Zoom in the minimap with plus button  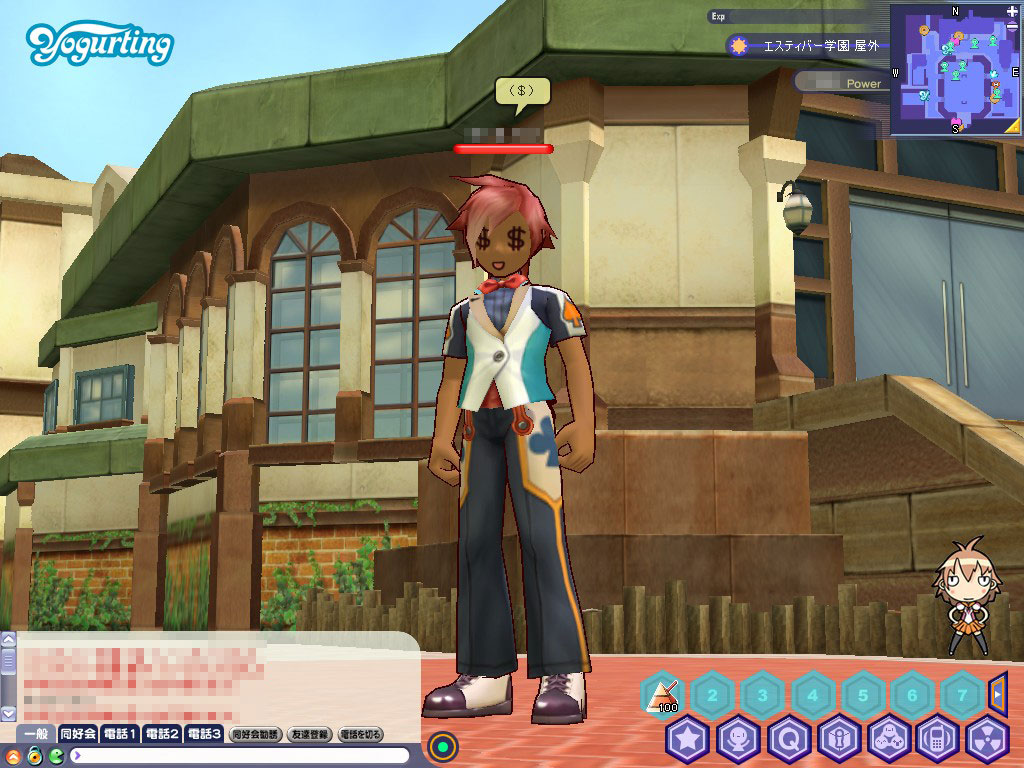pyautogui.click(x=1012, y=12)
